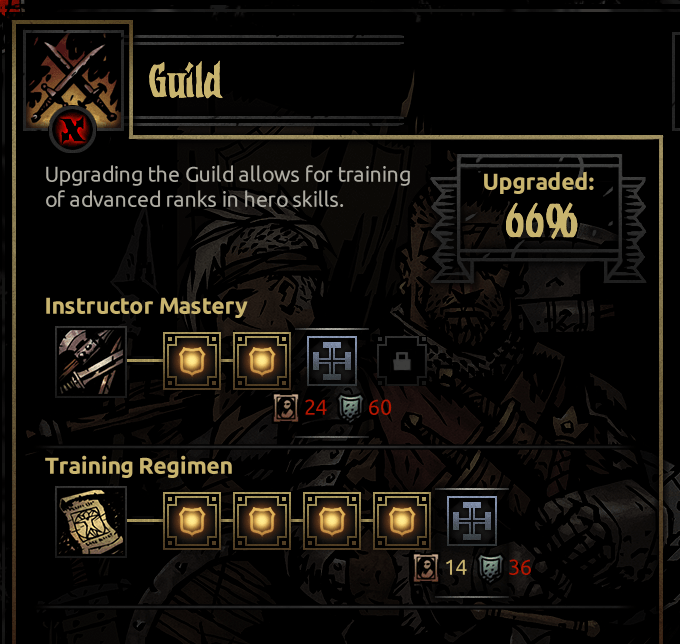Purchase the final Training Regimen upgrade
Image resolution: width=680 pixels, height=644 pixels.
click(472, 521)
